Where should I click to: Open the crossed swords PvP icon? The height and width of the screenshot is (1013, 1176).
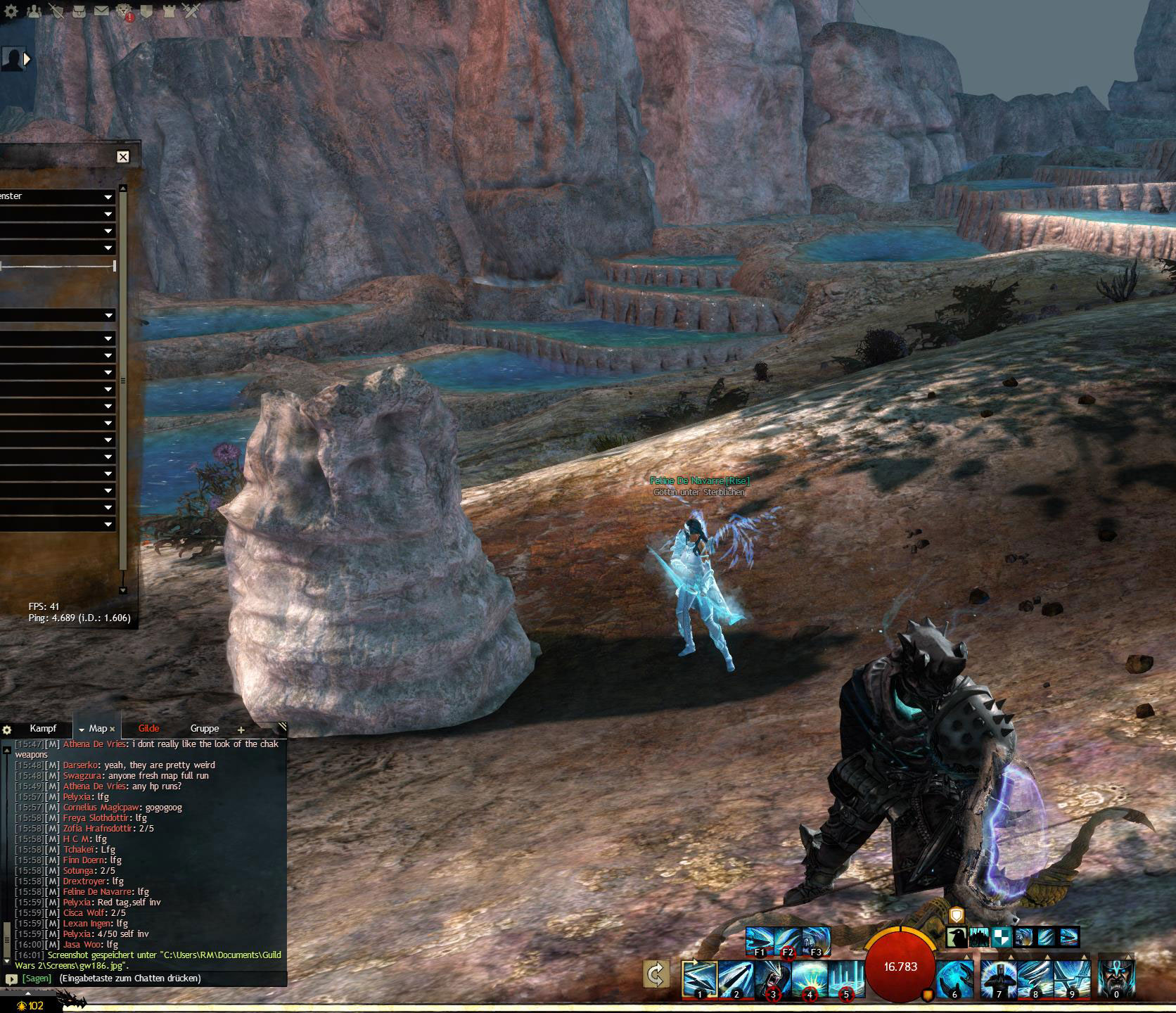pos(191,10)
